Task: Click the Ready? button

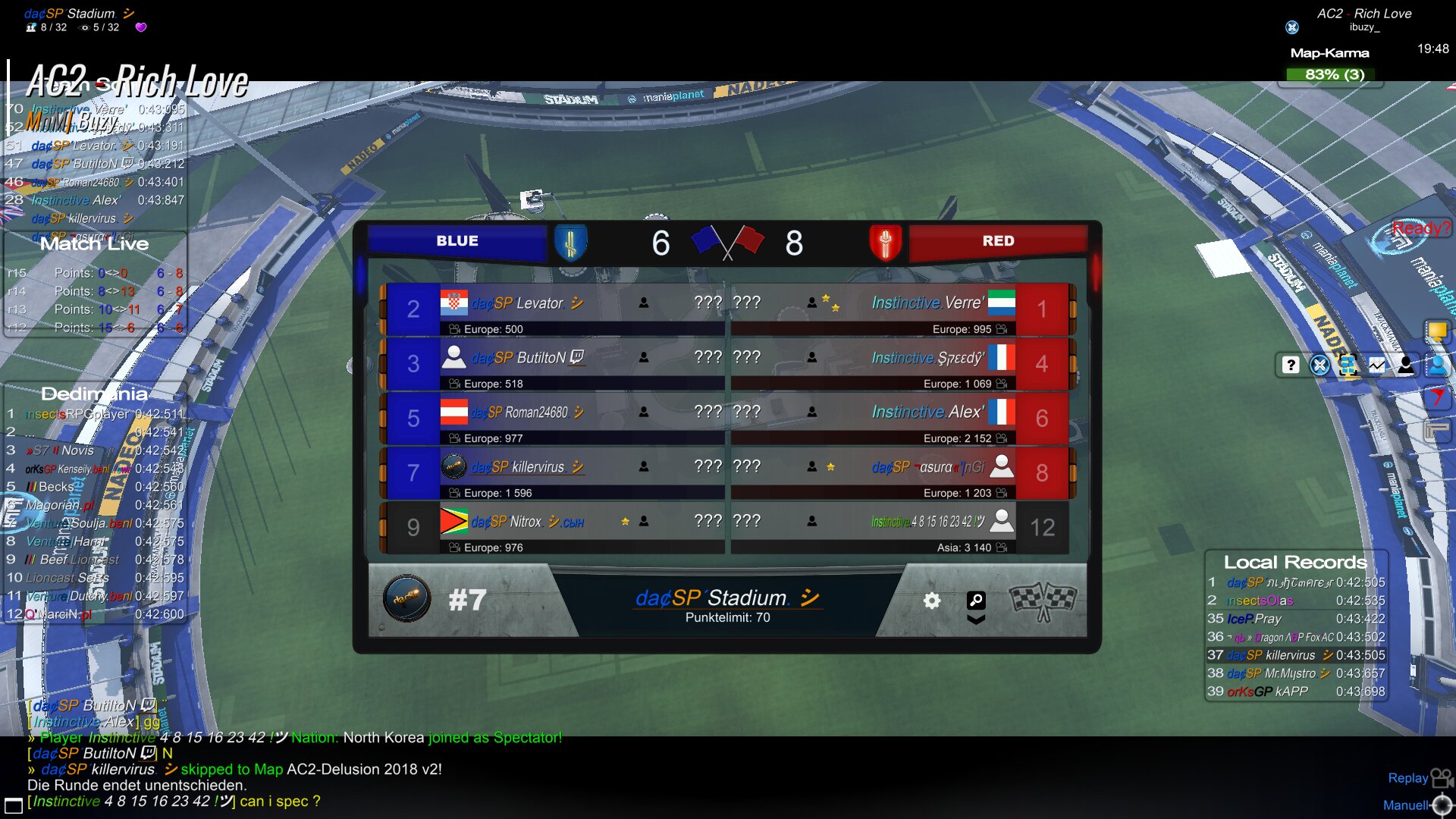Action: 1420,228
